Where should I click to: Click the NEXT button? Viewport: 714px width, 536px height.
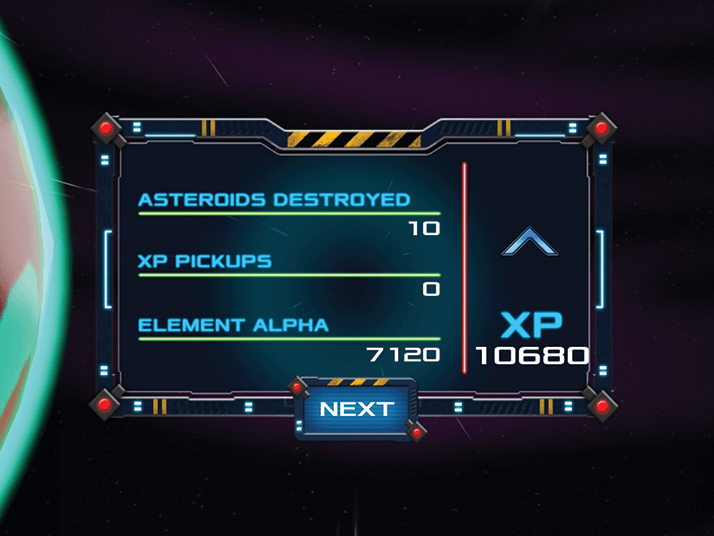tap(356, 409)
